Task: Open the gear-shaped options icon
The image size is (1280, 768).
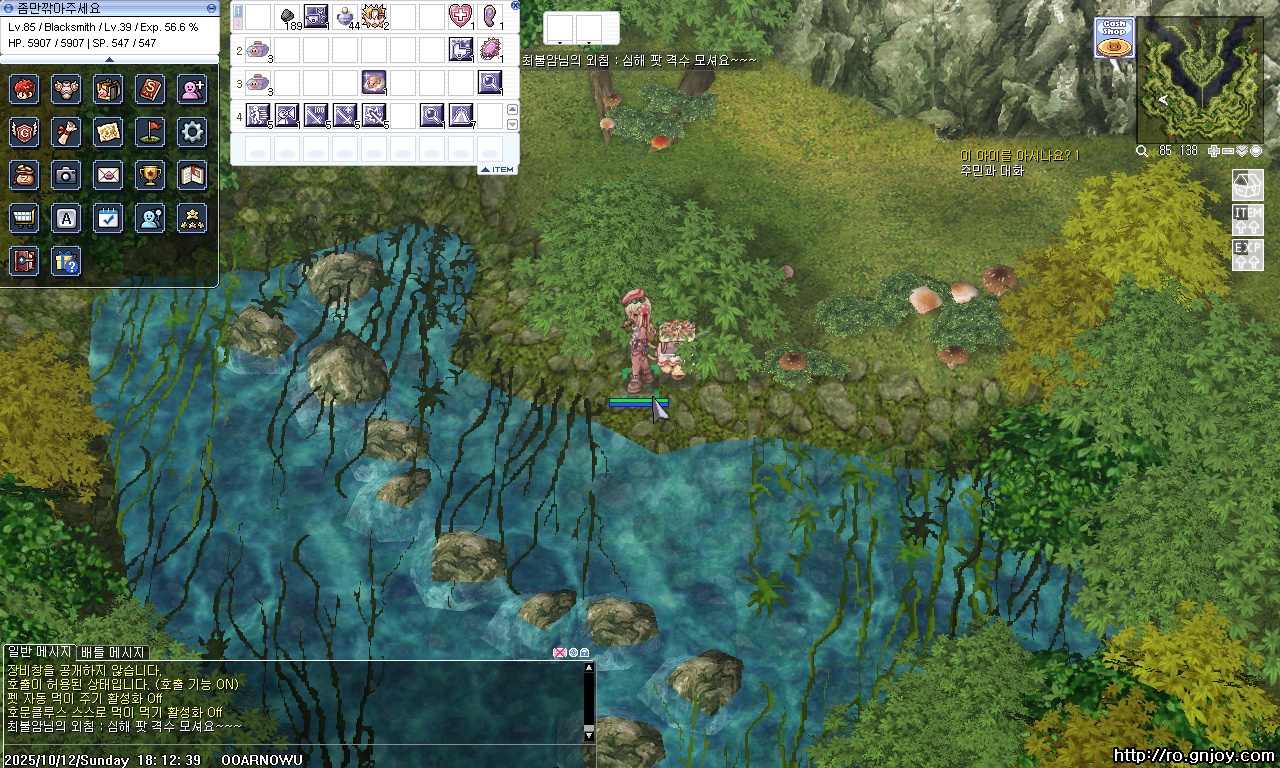Action: click(x=193, y=131)
